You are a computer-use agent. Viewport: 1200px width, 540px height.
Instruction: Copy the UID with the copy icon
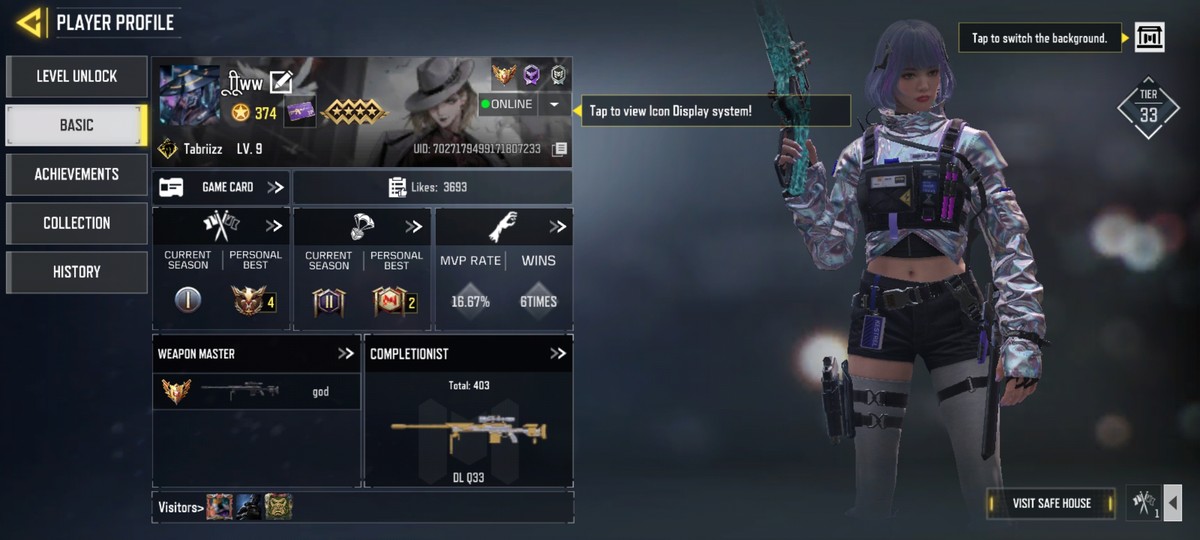pos(560,149)
